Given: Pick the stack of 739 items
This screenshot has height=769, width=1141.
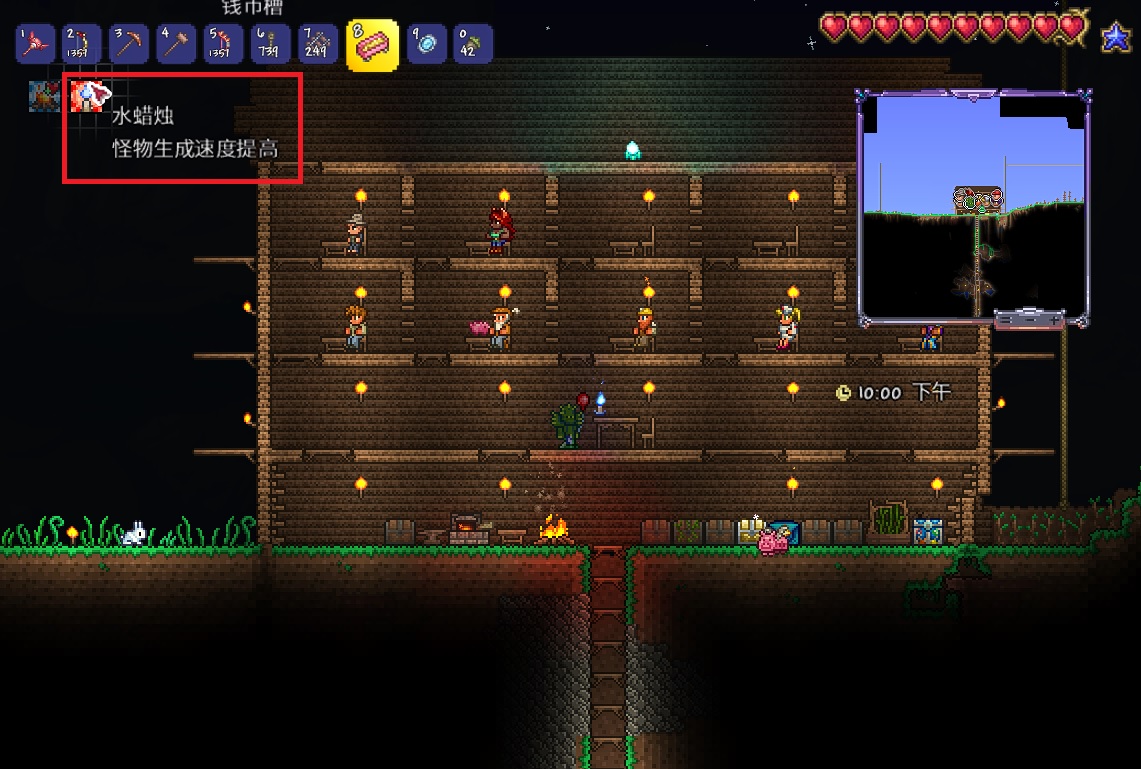Looking at the screenshot, I should (x=271, y=44).
